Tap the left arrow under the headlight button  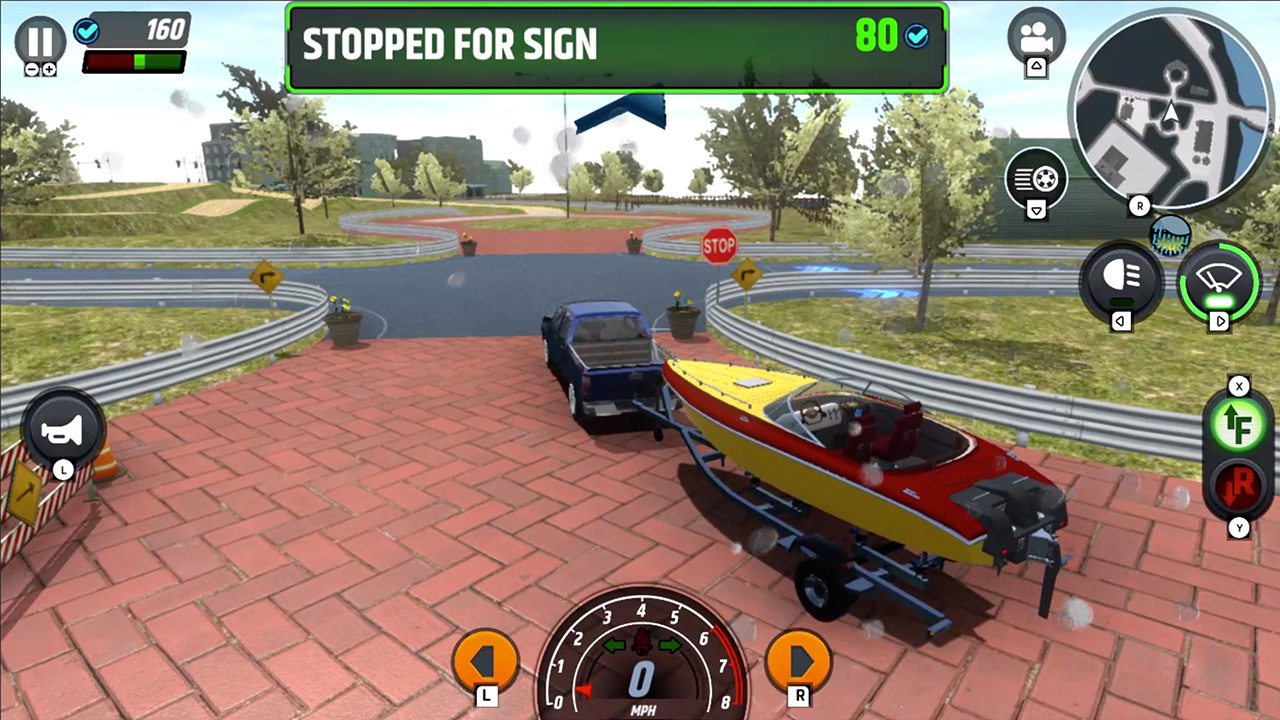1122,321
